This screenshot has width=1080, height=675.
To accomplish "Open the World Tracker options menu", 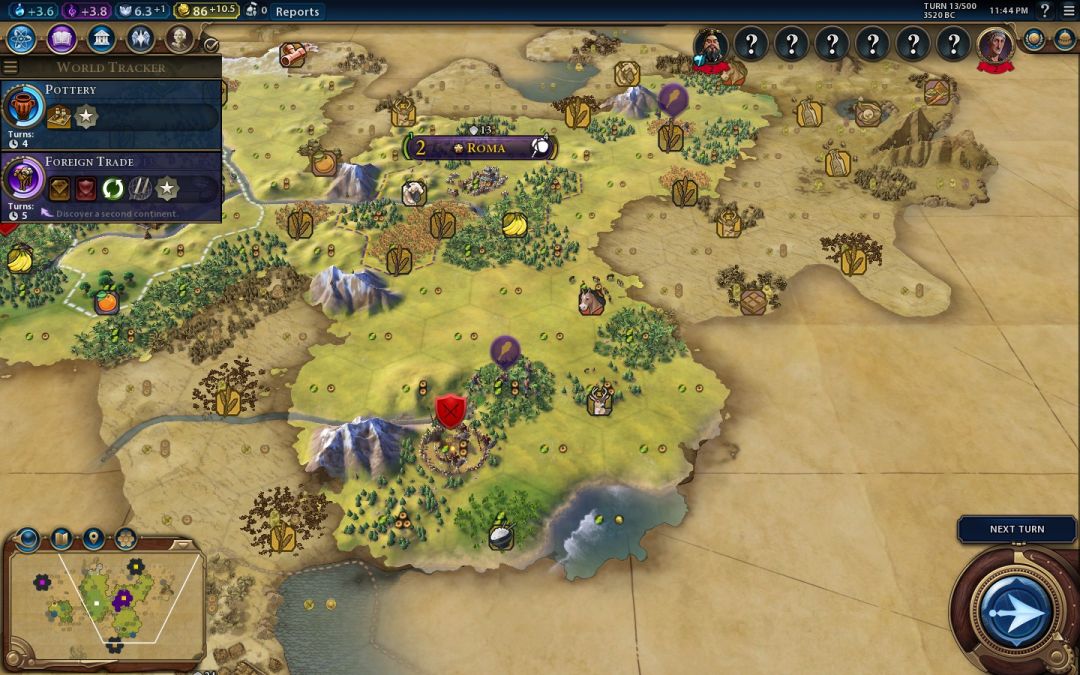I will (11, 67).
